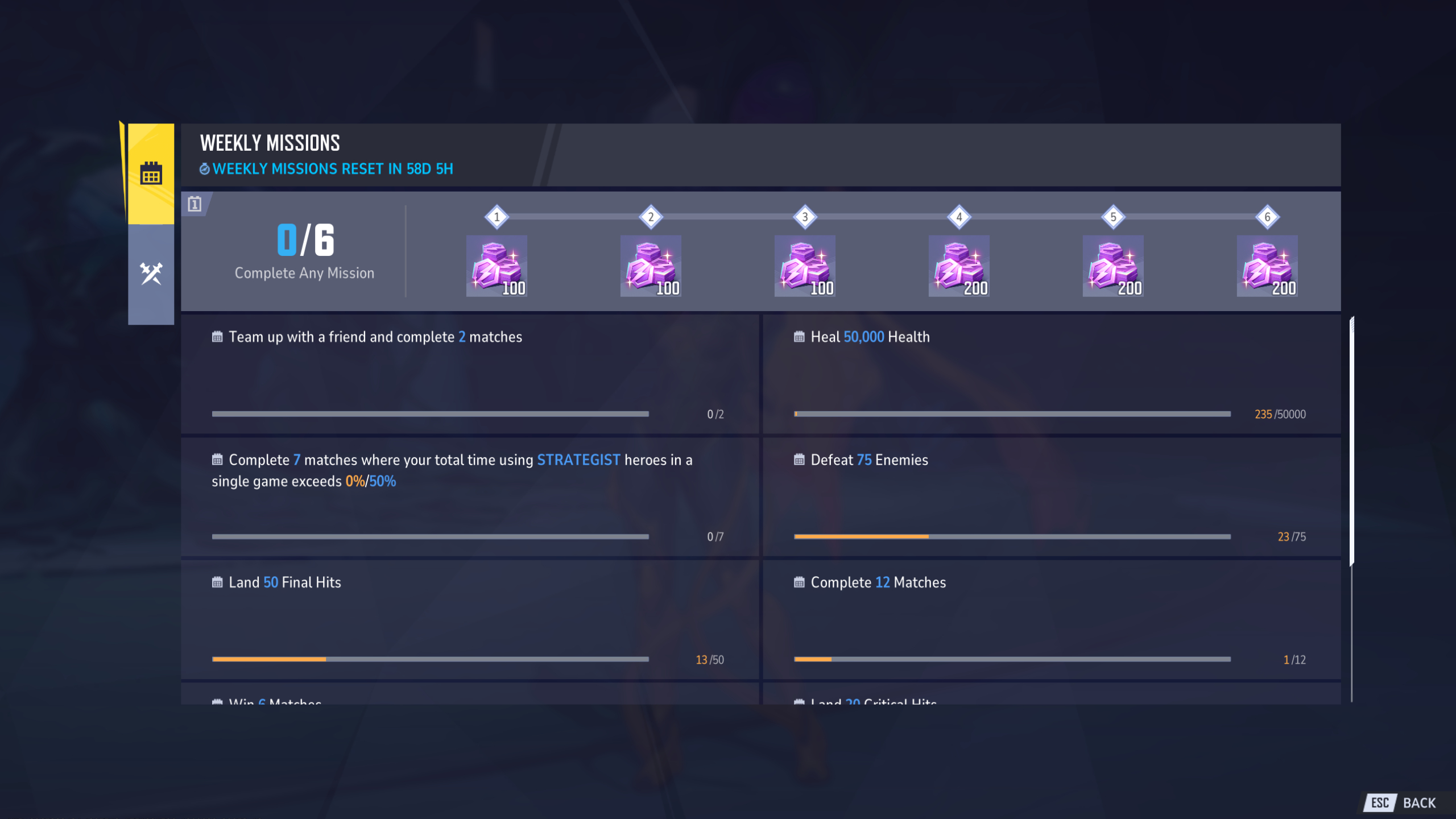Click the stopwatch icon beside the reset timer
Viewport: 1456px width, 819px height.
coord(204,169)
